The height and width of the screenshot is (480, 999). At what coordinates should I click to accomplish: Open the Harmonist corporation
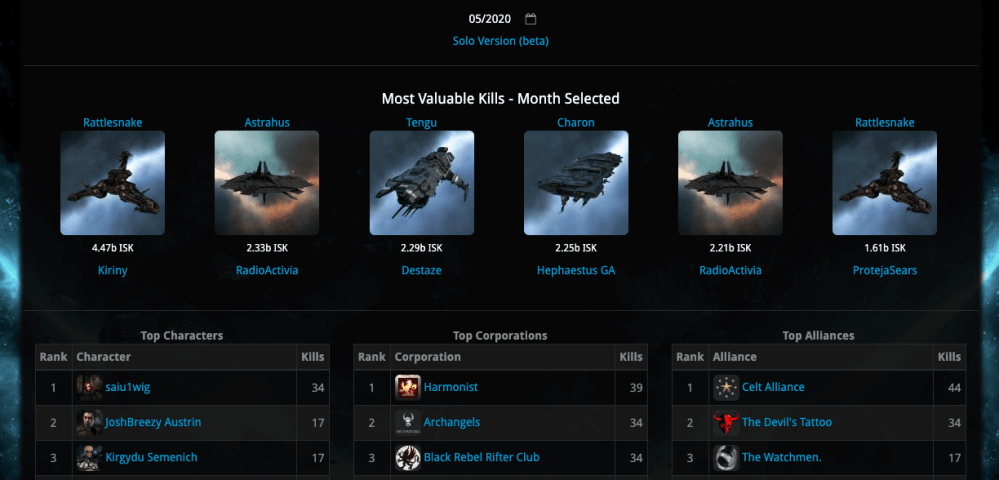tap(452, 387)
